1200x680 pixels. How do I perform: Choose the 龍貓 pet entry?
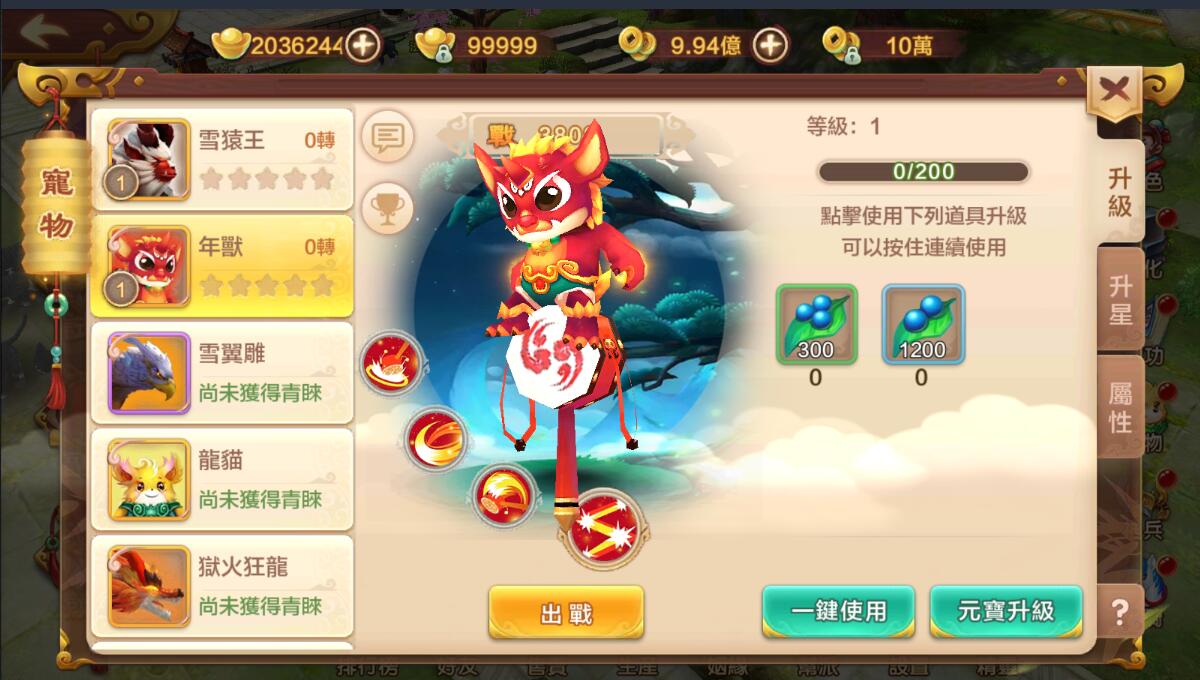click(x=222, y=480)
